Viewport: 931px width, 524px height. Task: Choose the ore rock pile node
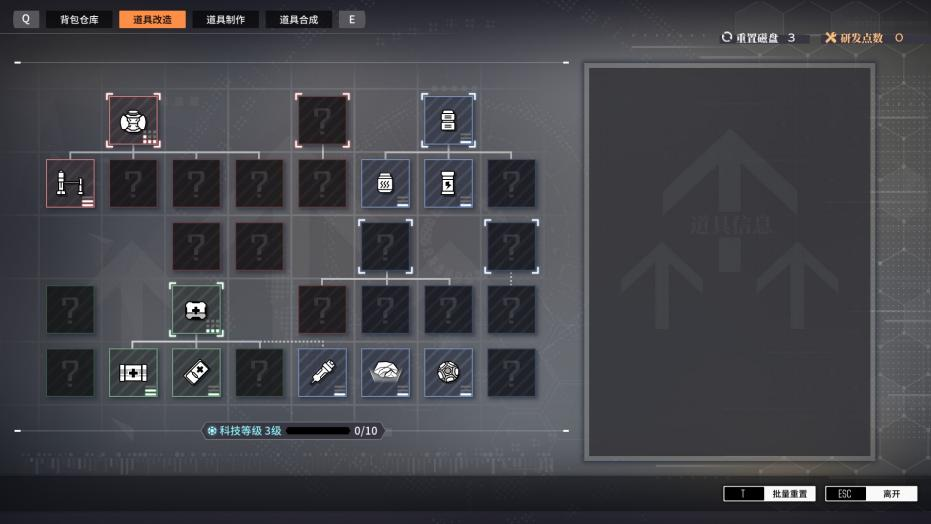pos(385,372)
